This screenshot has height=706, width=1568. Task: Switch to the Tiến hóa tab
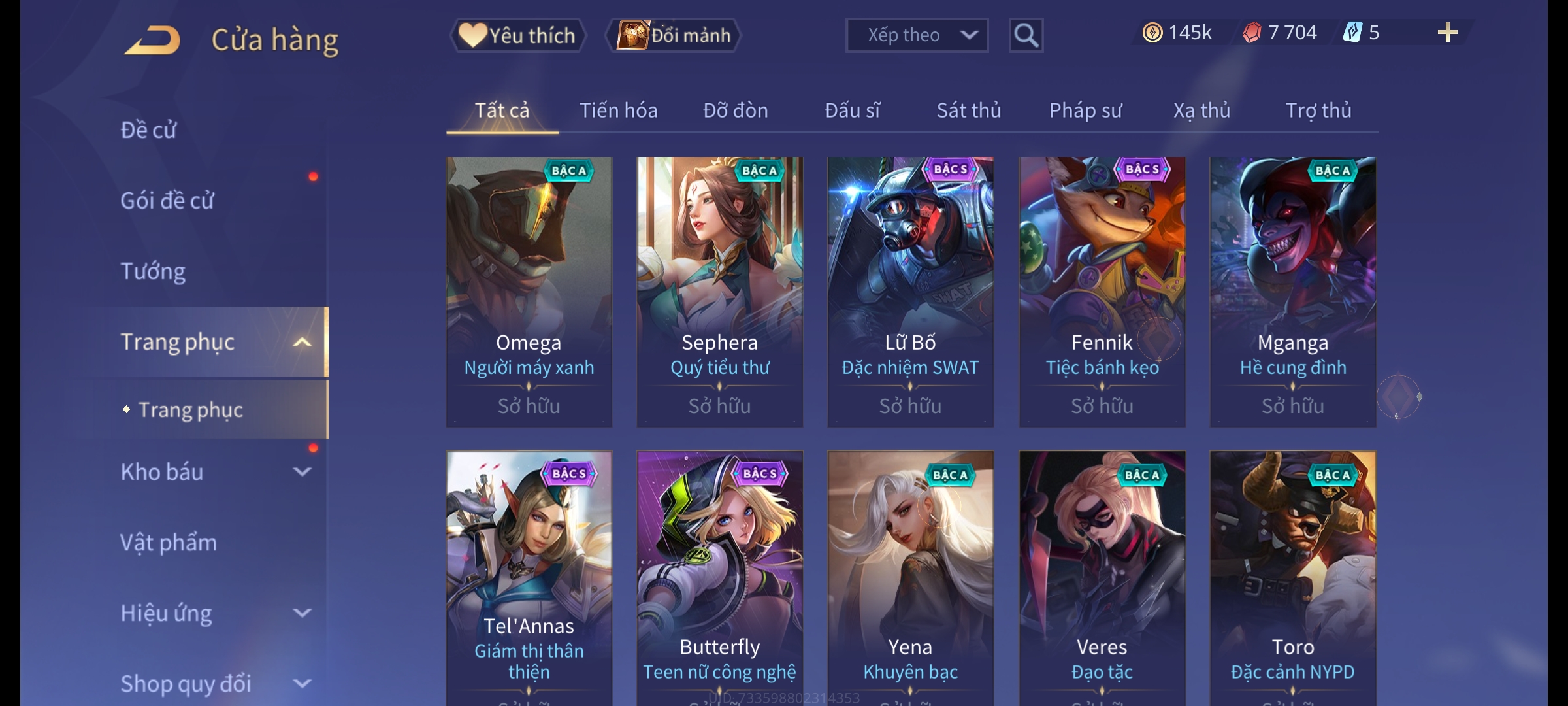(x=618, y=110)
